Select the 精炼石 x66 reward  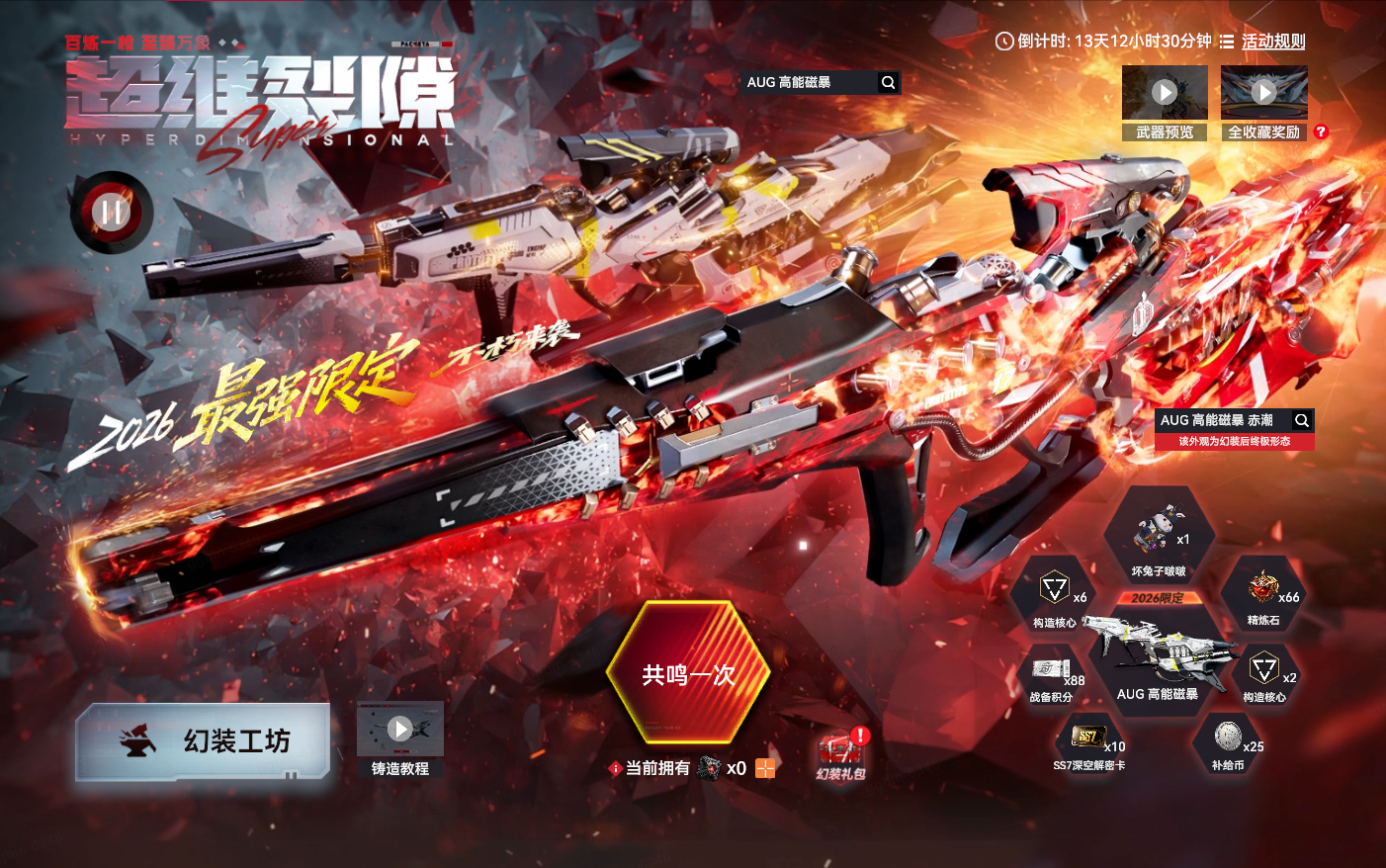coord(1265,594)
